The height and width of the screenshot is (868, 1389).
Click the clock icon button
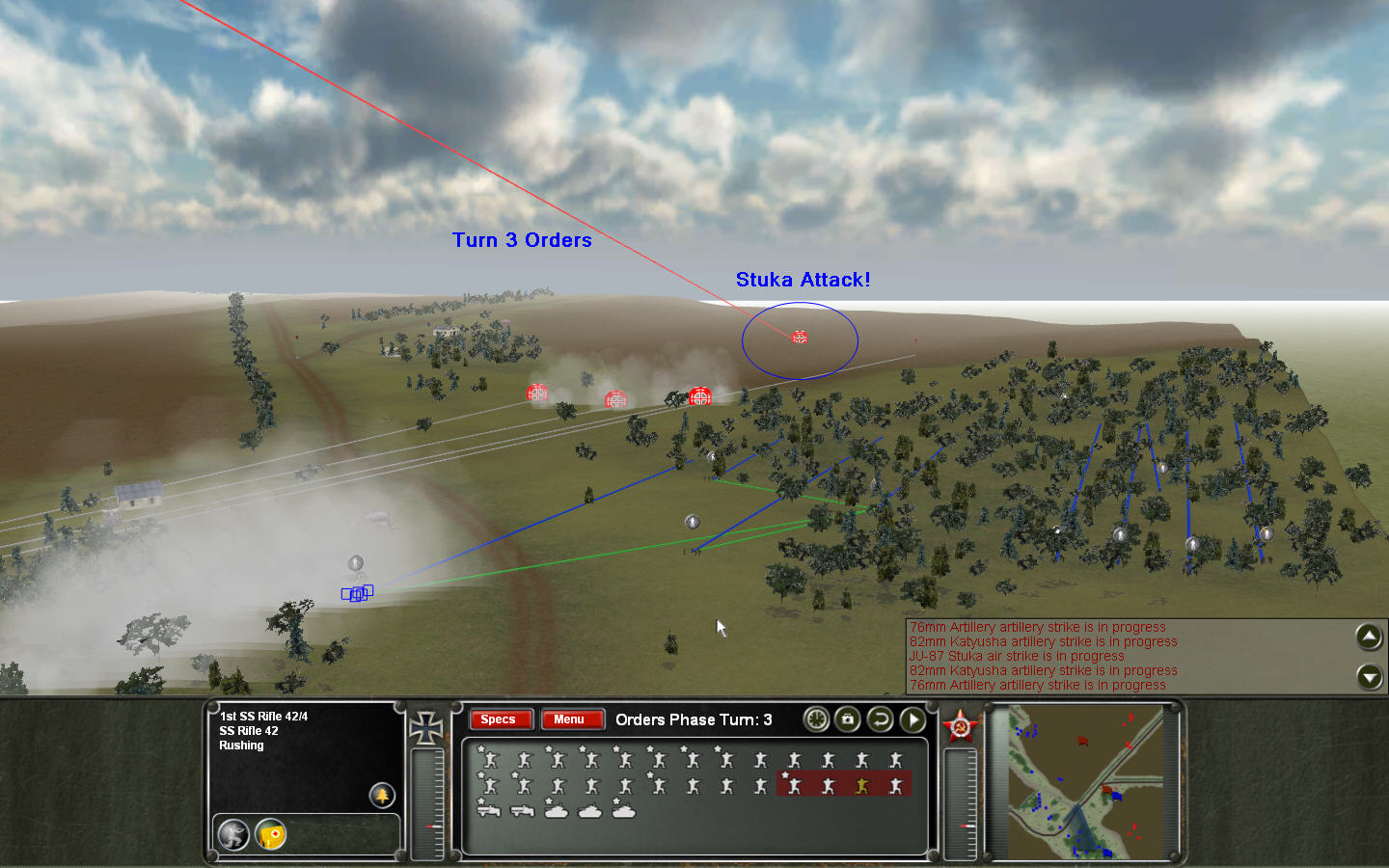tap(816, 719)
